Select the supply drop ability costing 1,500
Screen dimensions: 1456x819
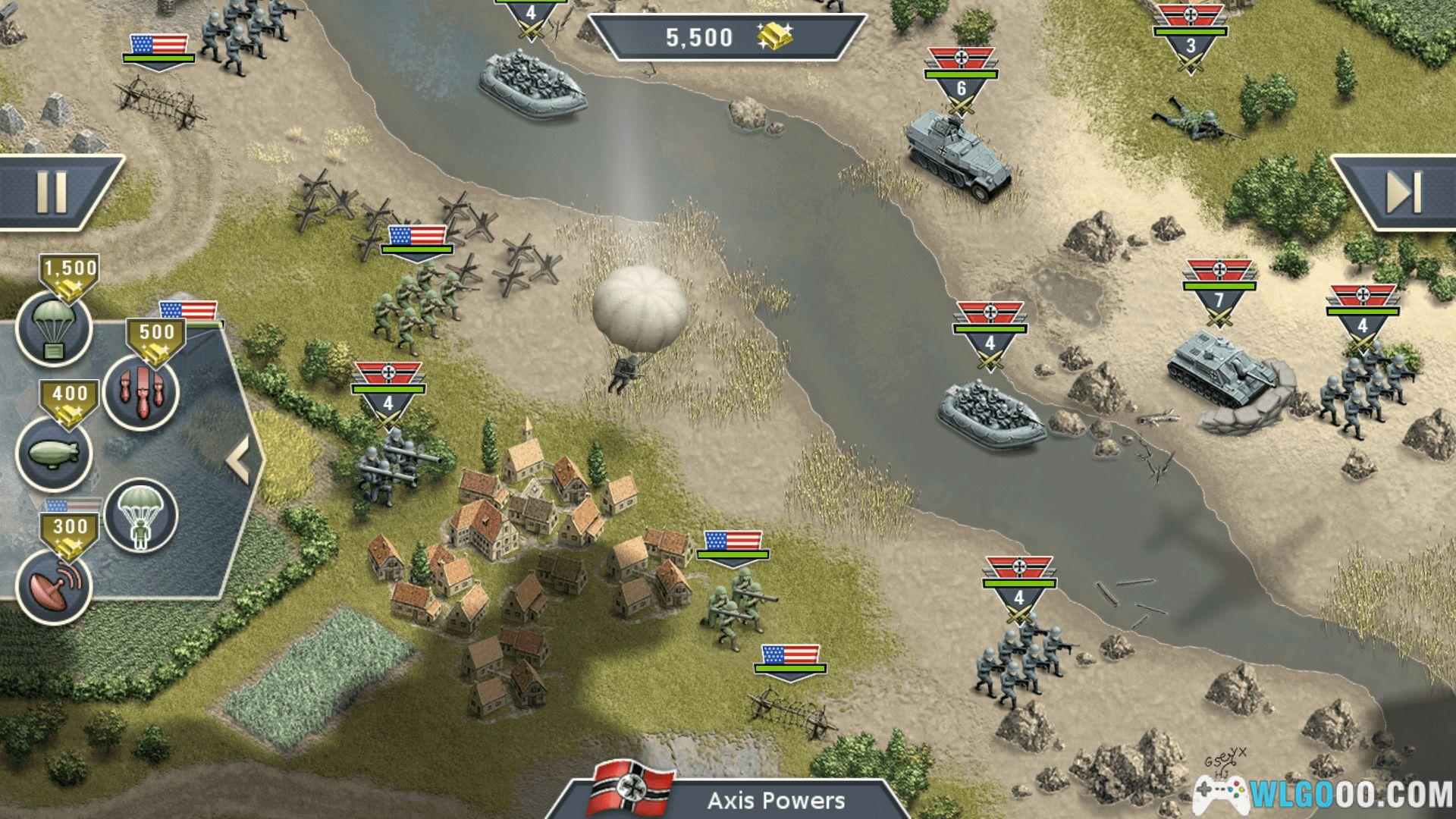coord(53,328)
